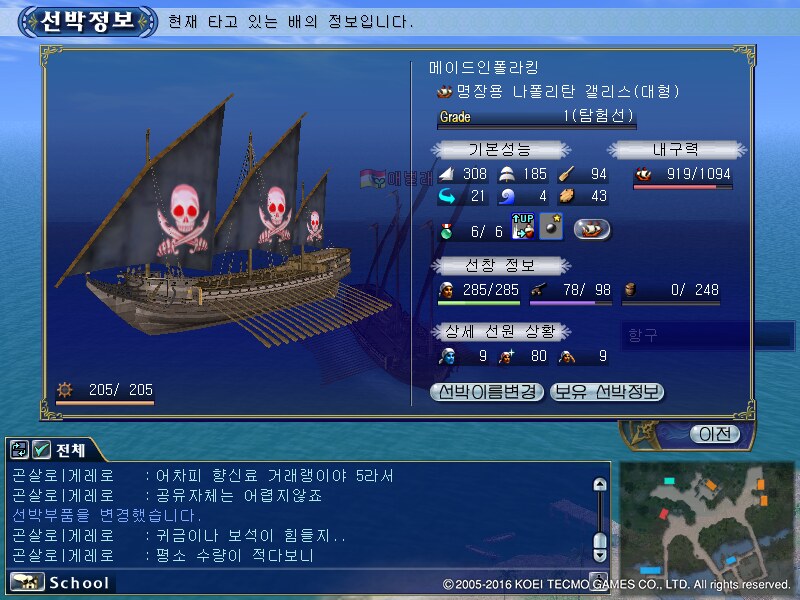800x600 pixels.
Task: Click the chat scrollbar up arrow
Action: tap(600, 485)
